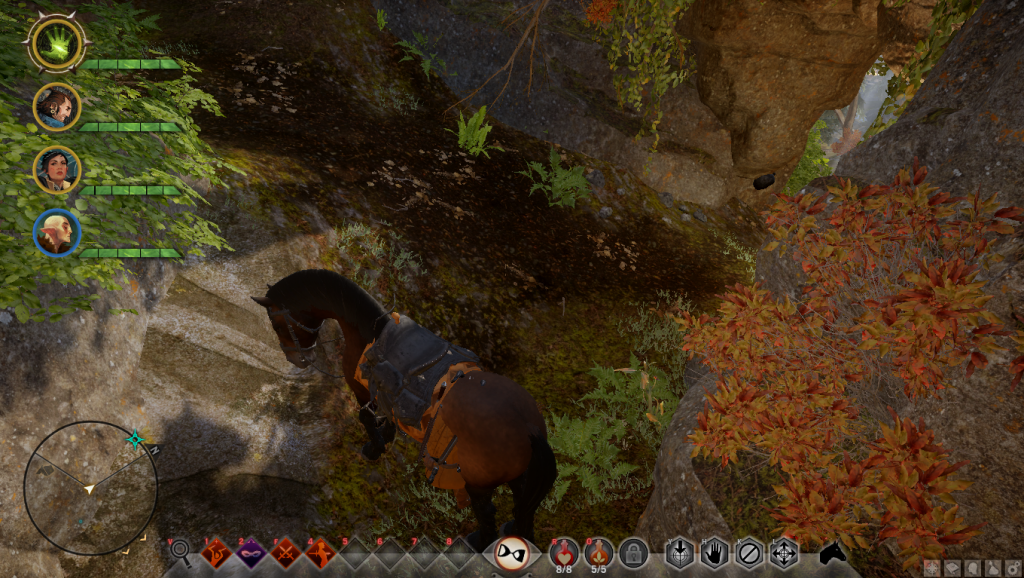Image resolution: width=1024 pixels, height=578 pixels.
Task: Click the black horse mount icon
Action: click(x=833, y=552)
